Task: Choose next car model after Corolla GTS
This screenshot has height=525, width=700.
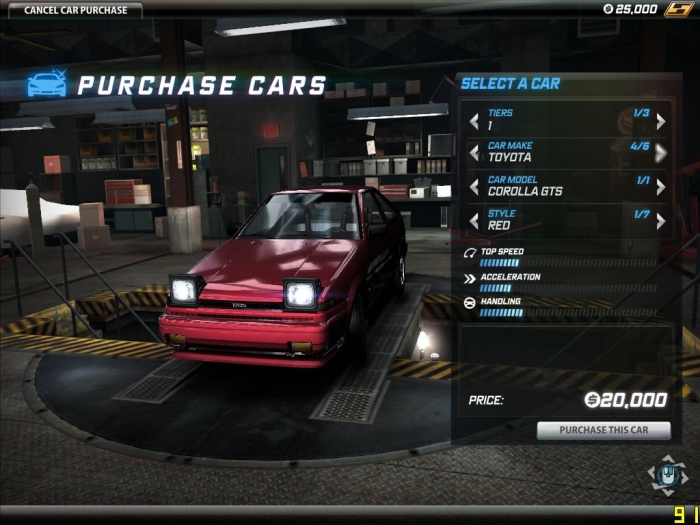Action: (x=660, y=187)
